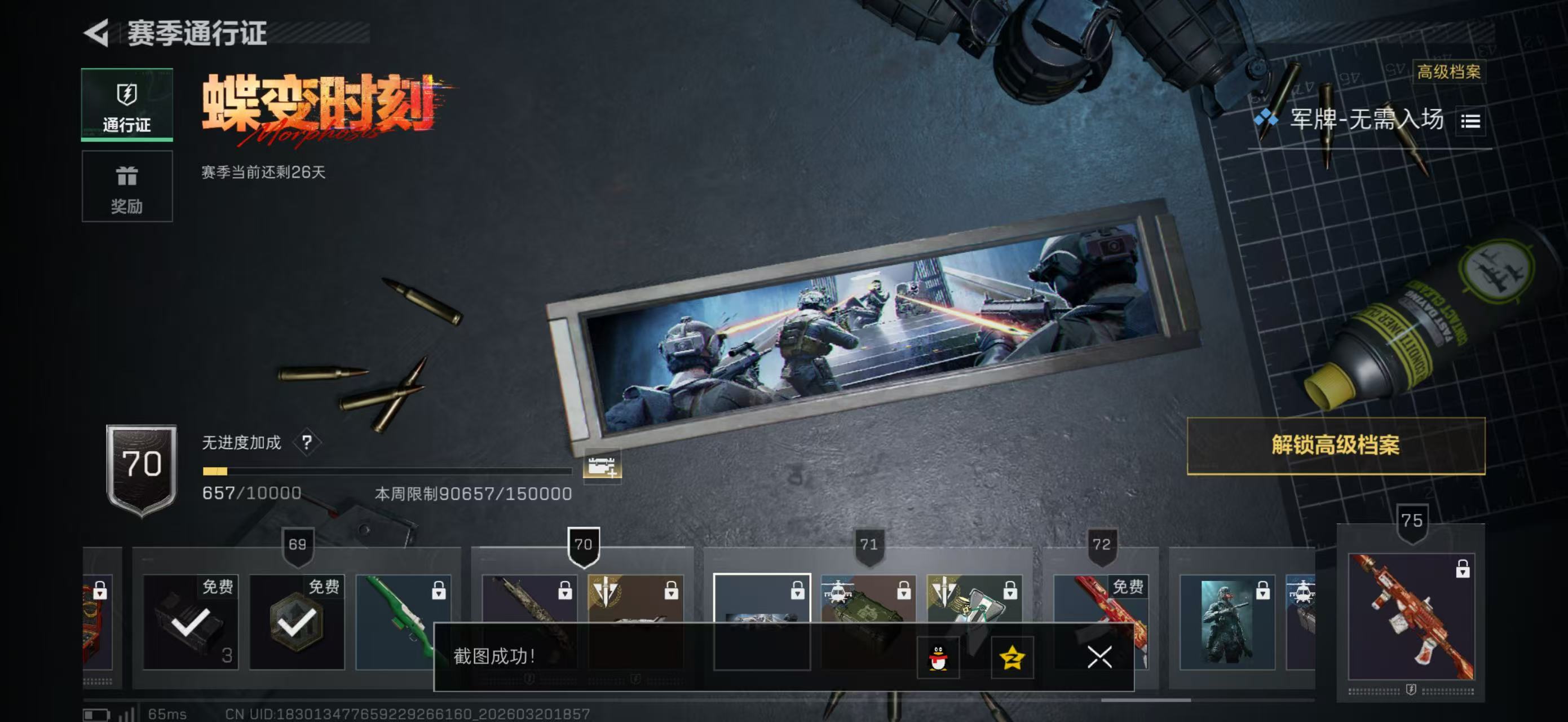This screenshot has width=1568, height=722.
Task: Stay on the 通行证 tab
Action: (127, 105)
